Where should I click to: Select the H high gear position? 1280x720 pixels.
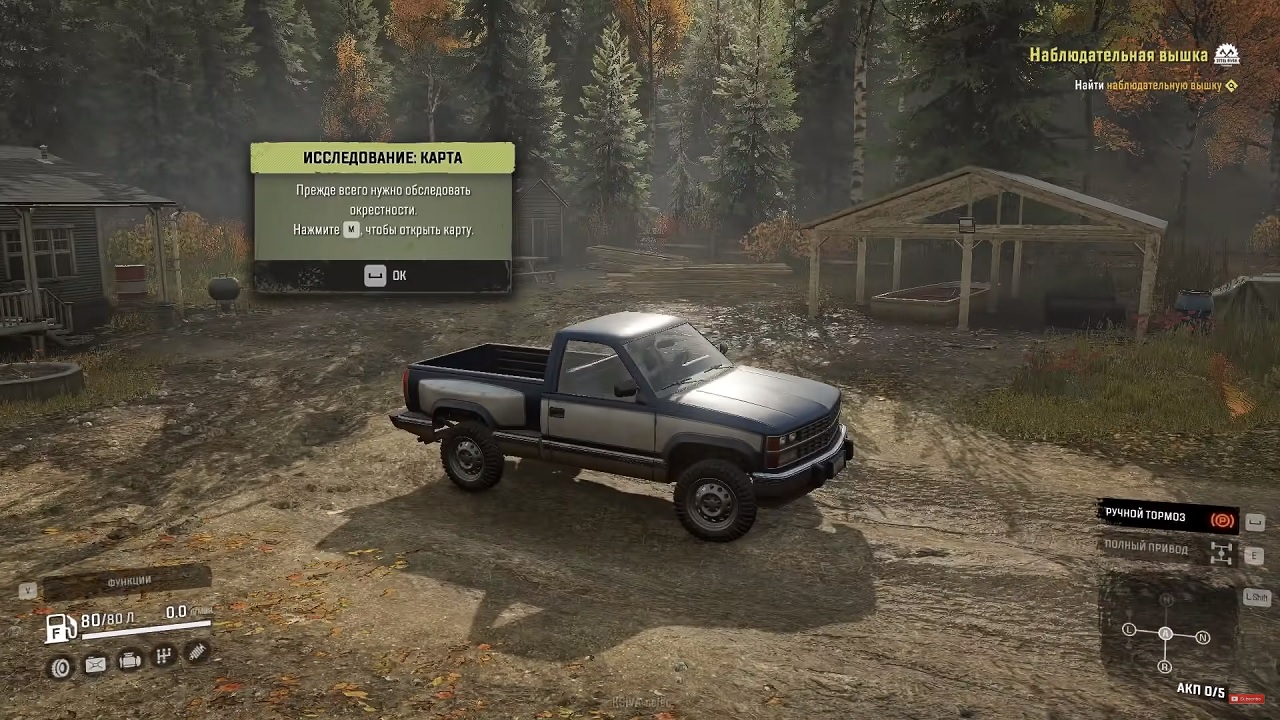[1166, 599]
